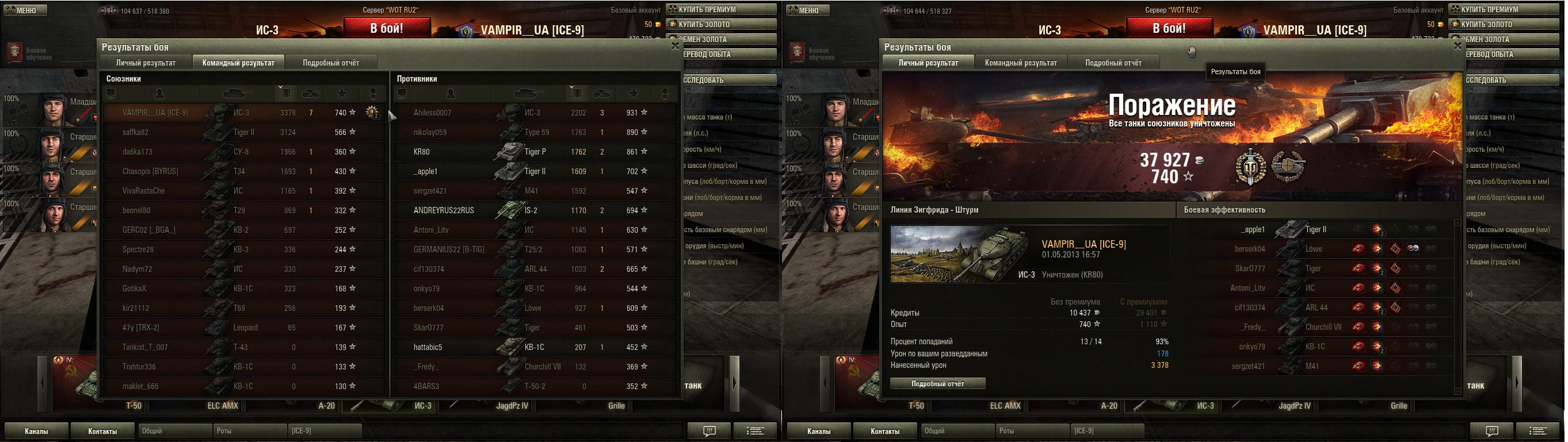
Task: Click the achievement badge on VAMPIR__UA's ally row
Action: [x=371, y=113]
